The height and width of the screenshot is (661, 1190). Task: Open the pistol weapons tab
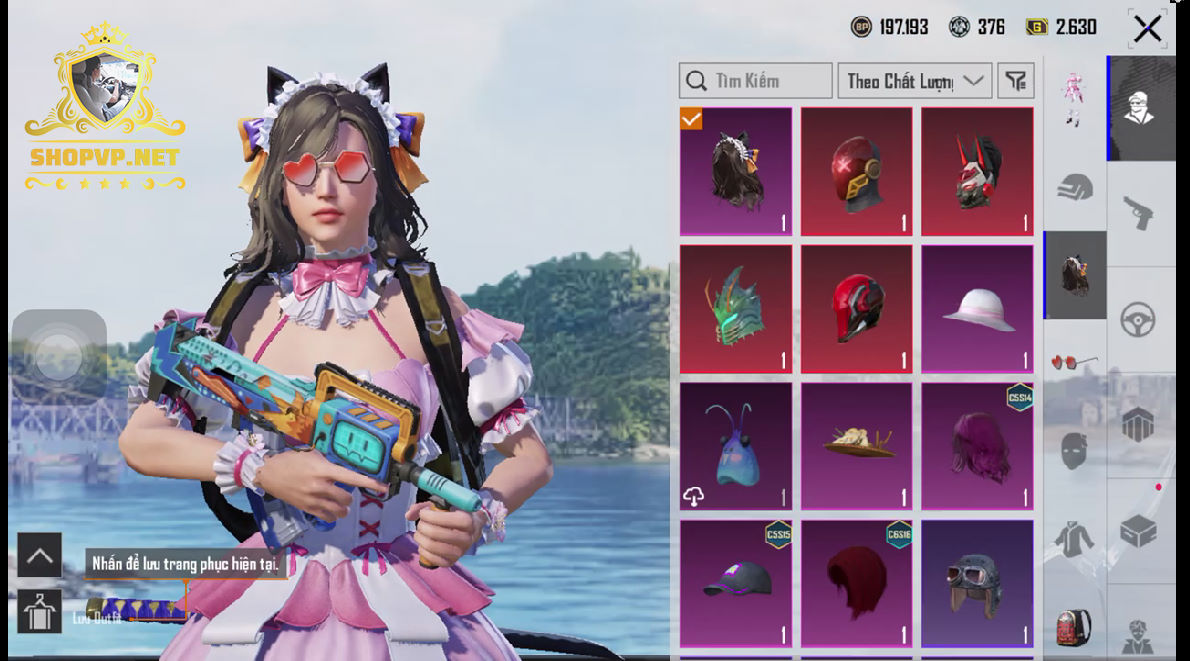pos(1141,212)
